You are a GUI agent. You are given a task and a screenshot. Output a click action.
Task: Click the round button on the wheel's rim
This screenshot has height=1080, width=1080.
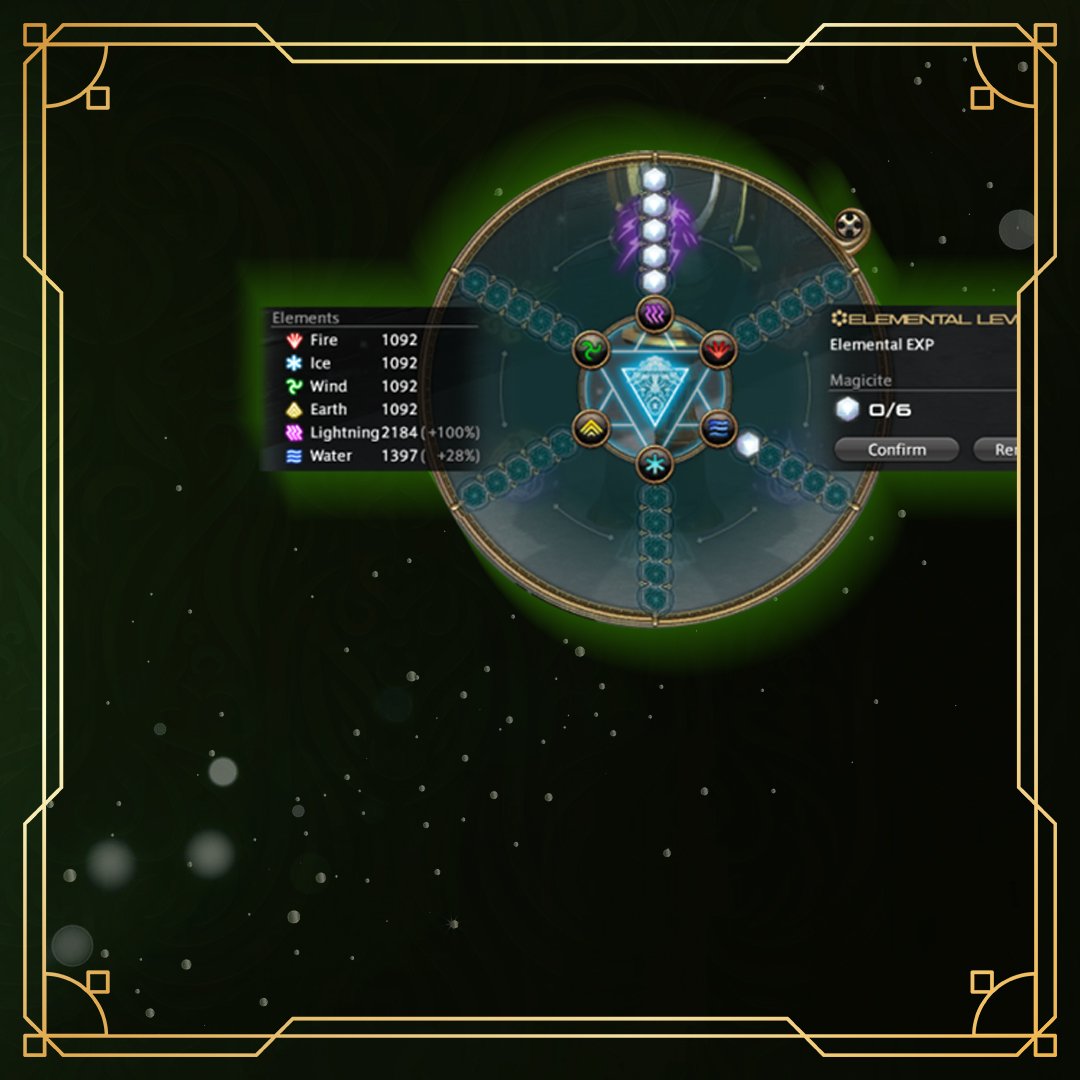[849, 225]
